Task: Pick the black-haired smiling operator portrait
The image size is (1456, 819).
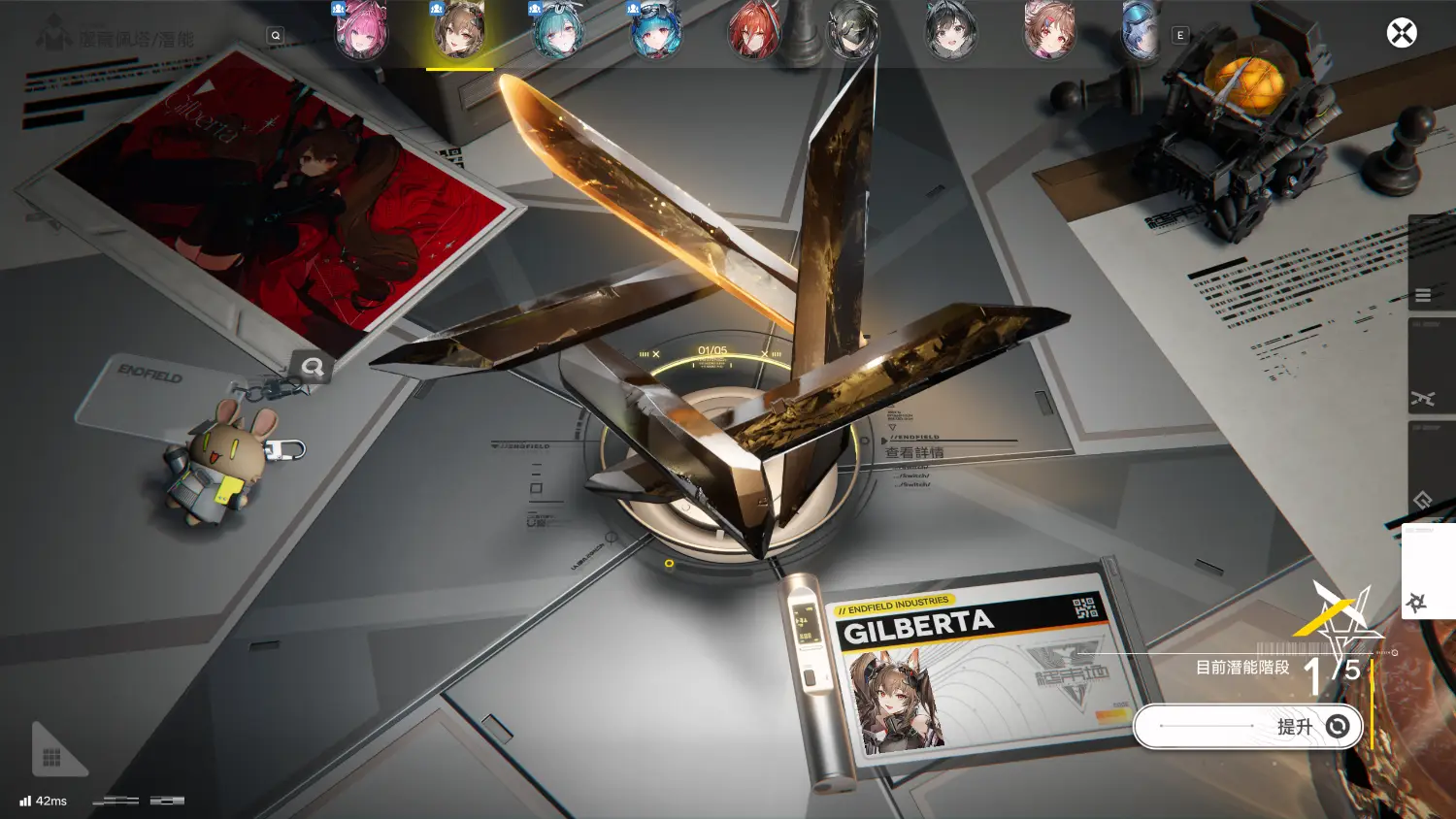Action: click(x=950, y=31)
